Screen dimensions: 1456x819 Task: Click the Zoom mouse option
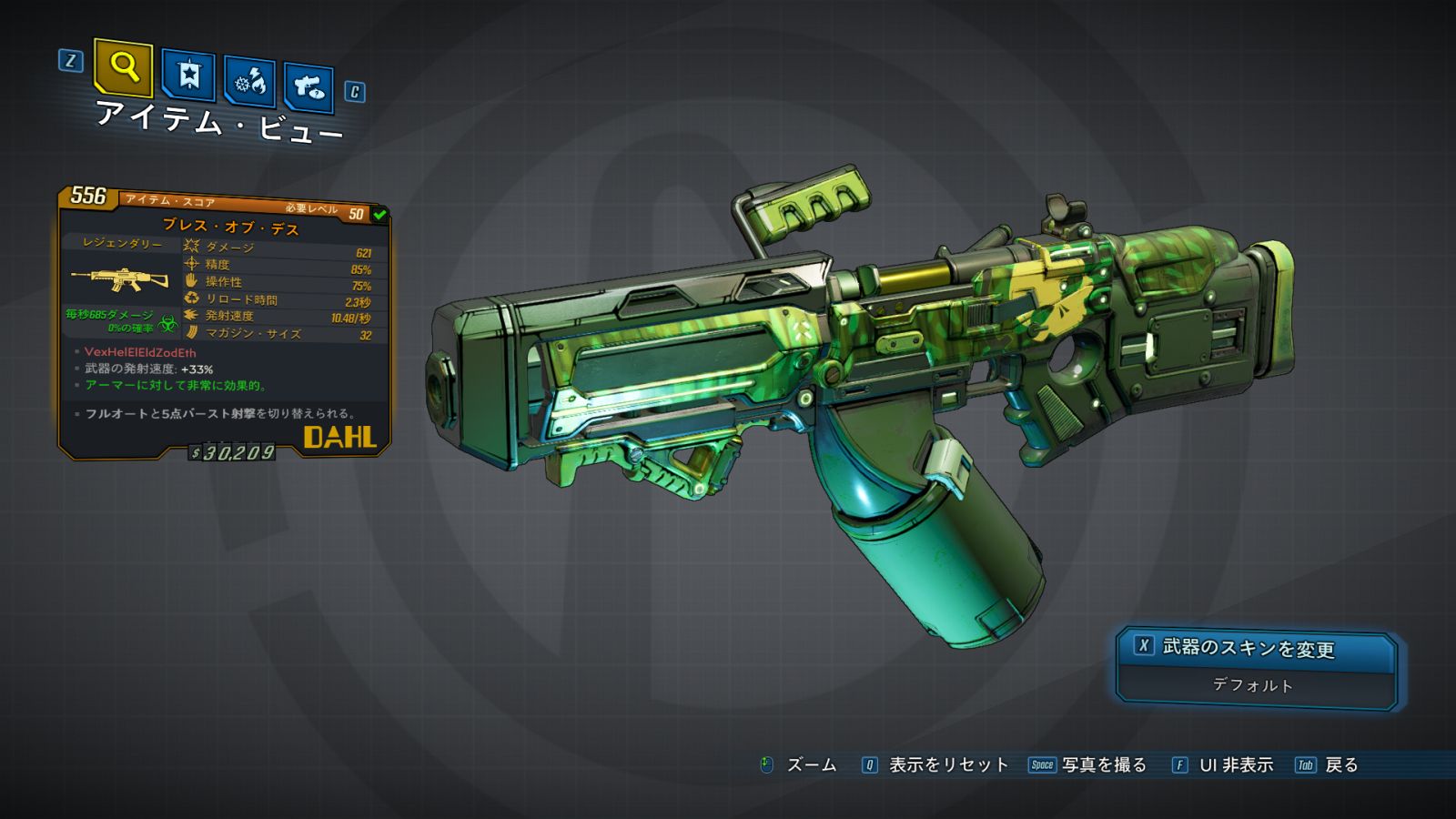(799, 765)
